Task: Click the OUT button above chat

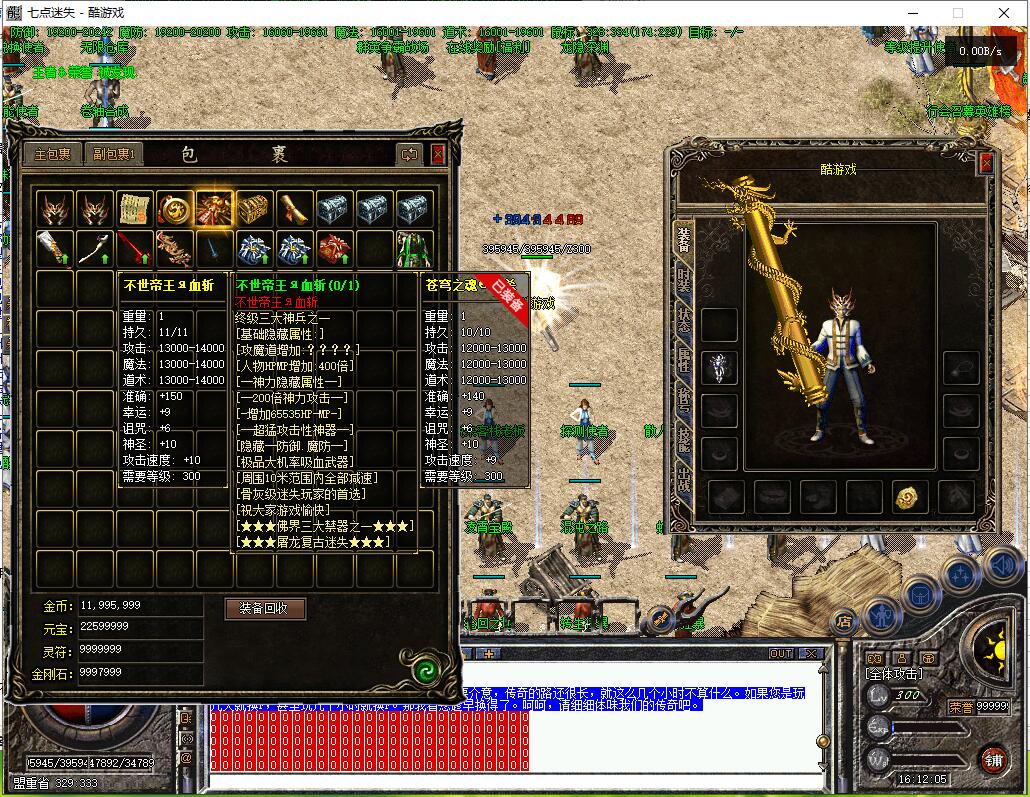Action: (781, 654)
